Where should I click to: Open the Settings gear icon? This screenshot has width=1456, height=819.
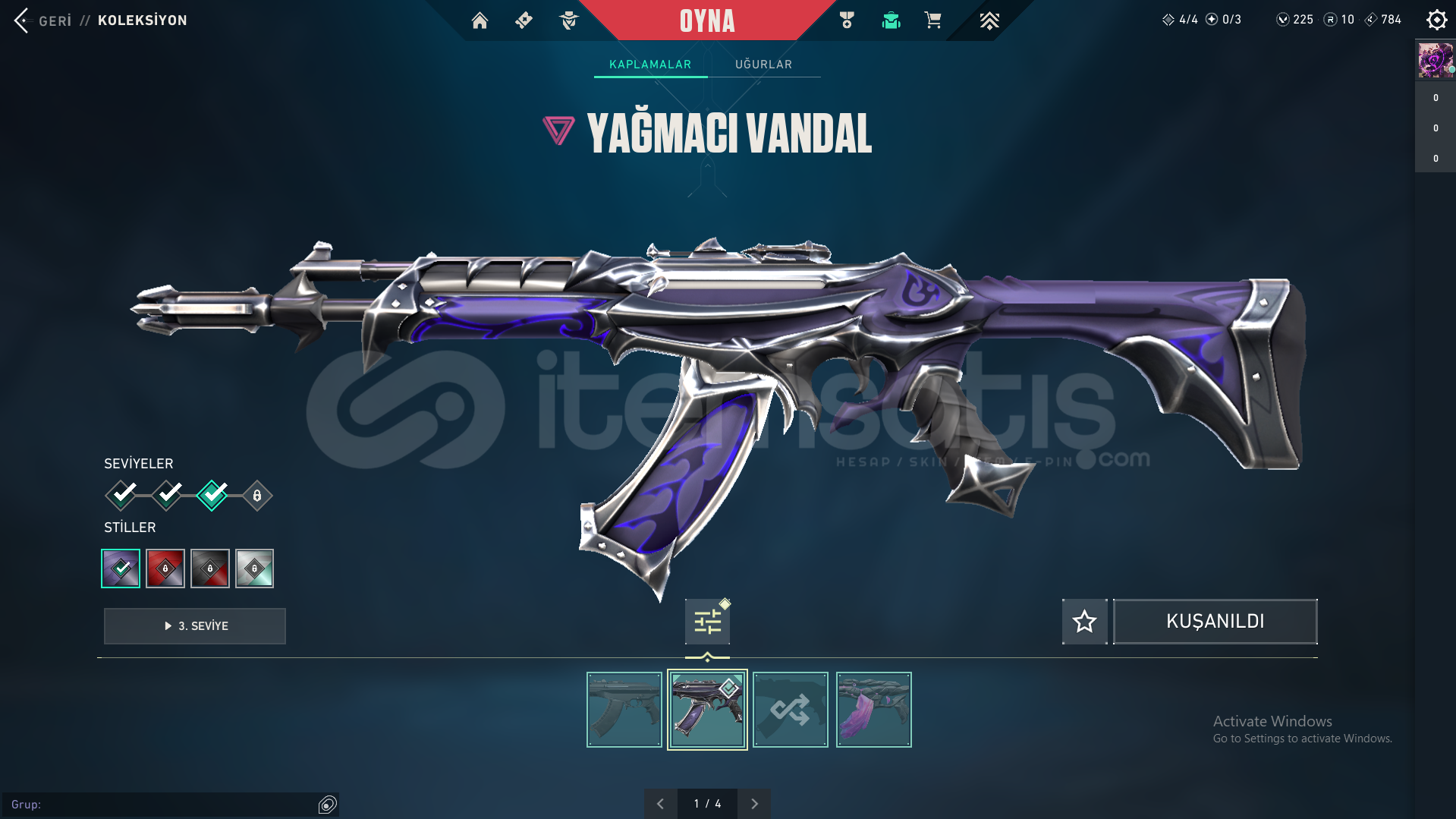coord(1436,20)
